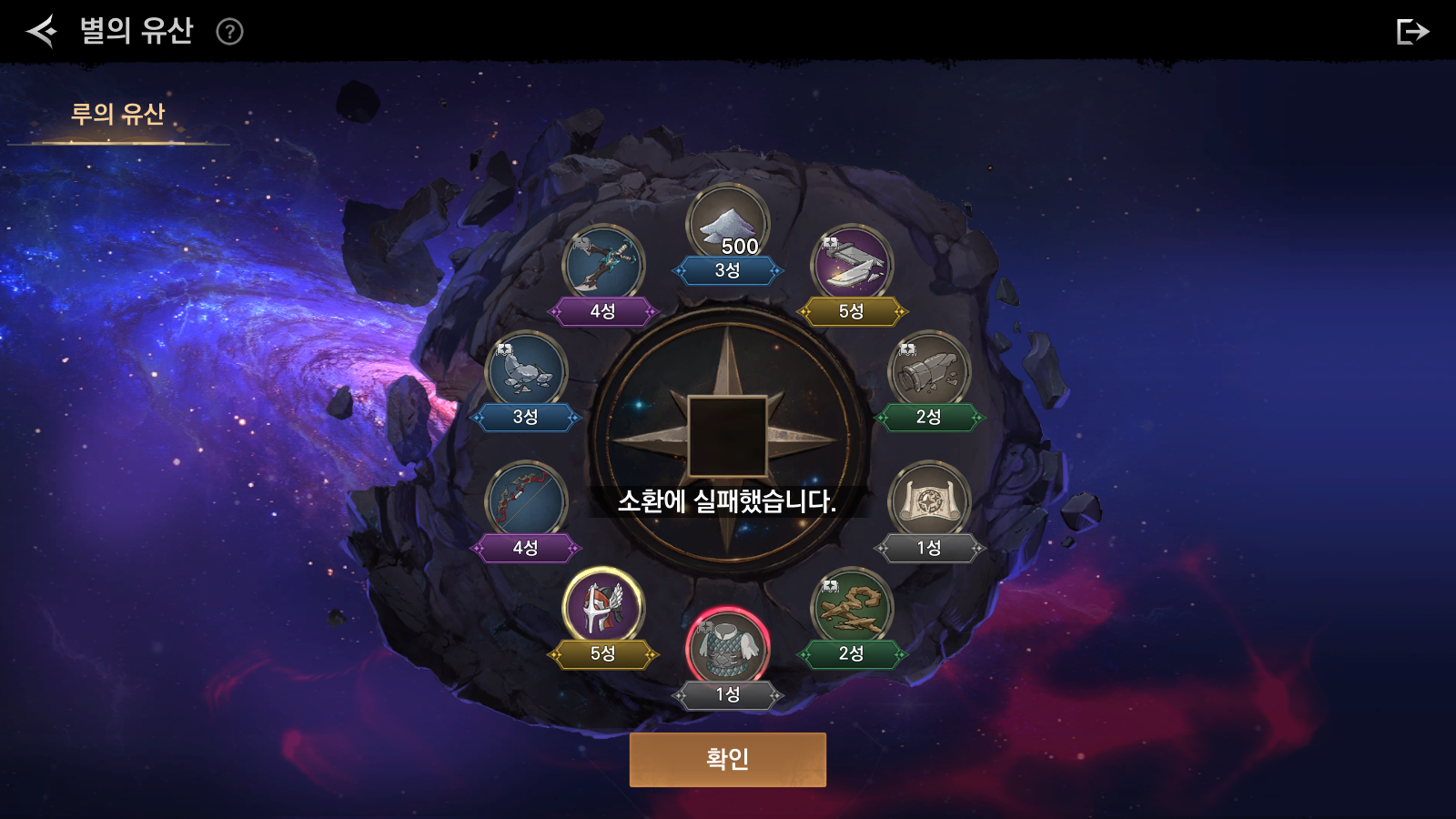
Task: Go back using the arrow icon
Action: tap(41, 32)
